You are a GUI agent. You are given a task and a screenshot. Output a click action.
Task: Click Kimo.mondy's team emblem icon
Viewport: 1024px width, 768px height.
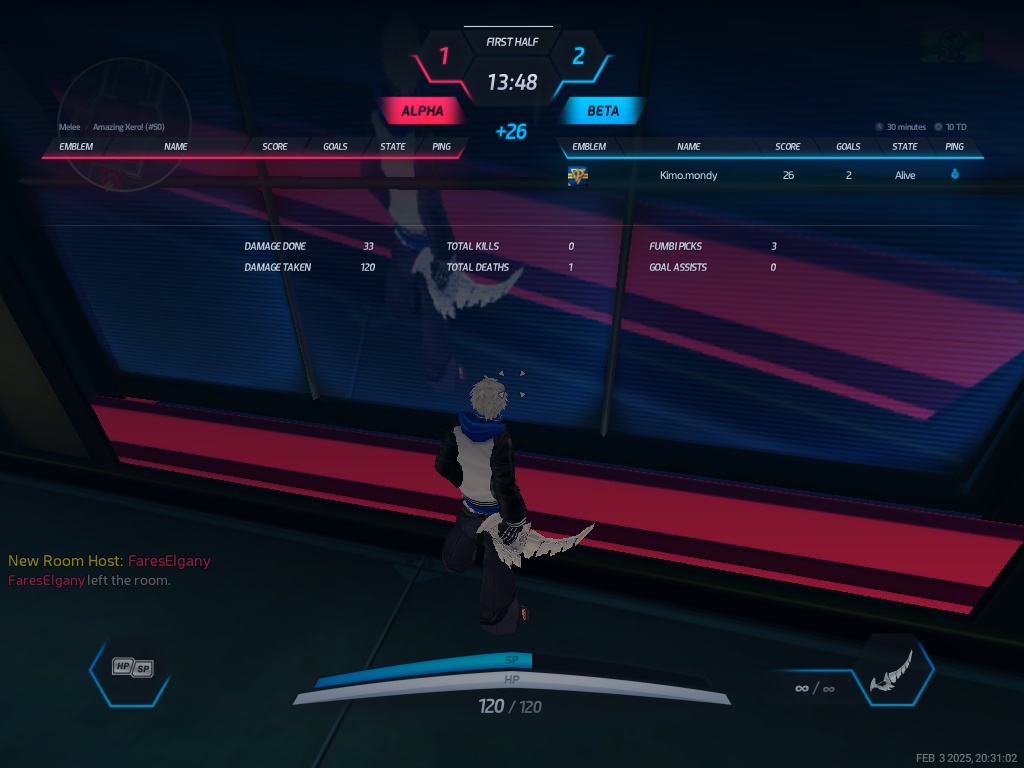[578, 176]
